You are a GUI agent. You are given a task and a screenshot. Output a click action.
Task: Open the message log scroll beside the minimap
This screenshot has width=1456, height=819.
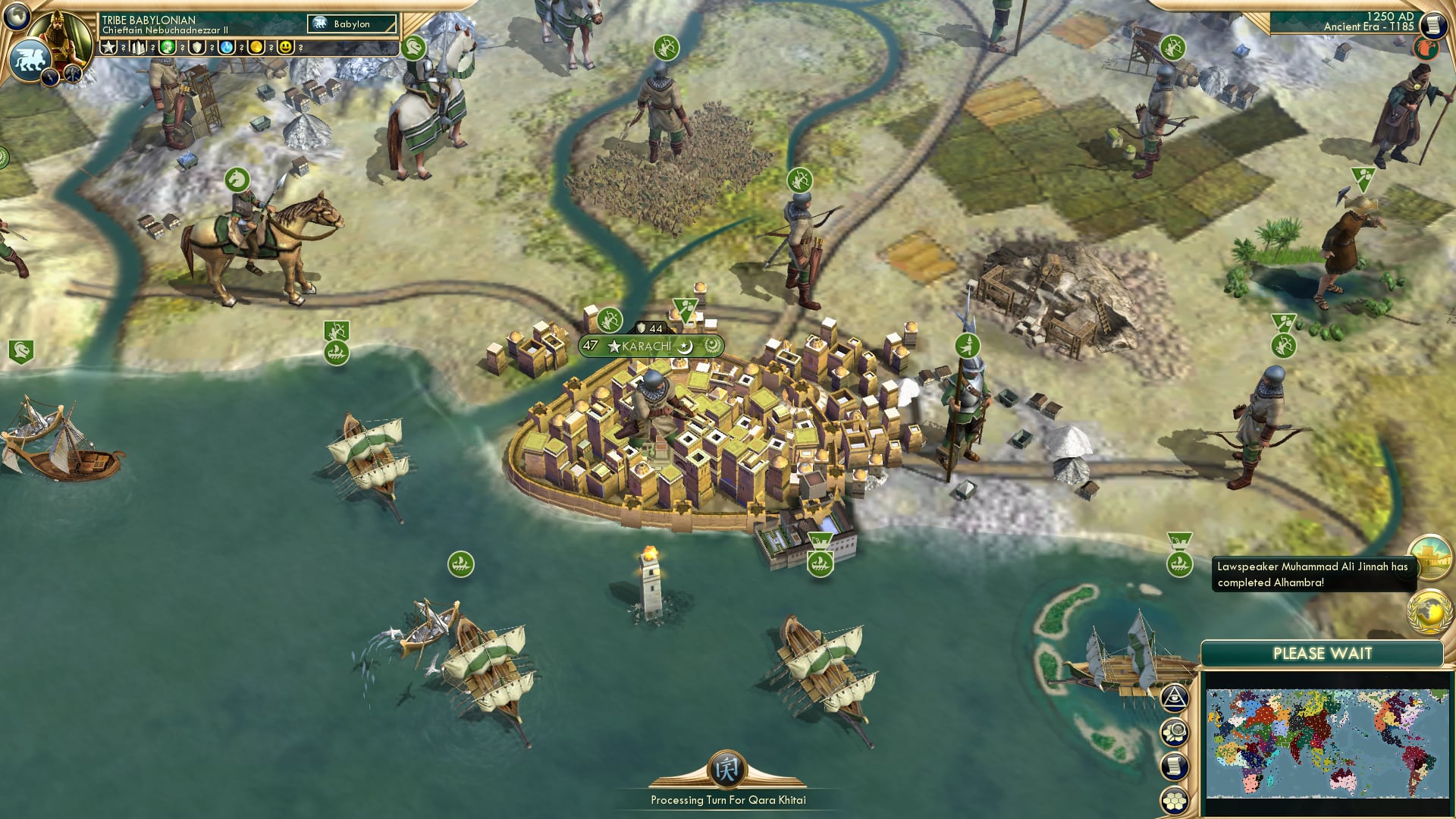(1175, 765)
